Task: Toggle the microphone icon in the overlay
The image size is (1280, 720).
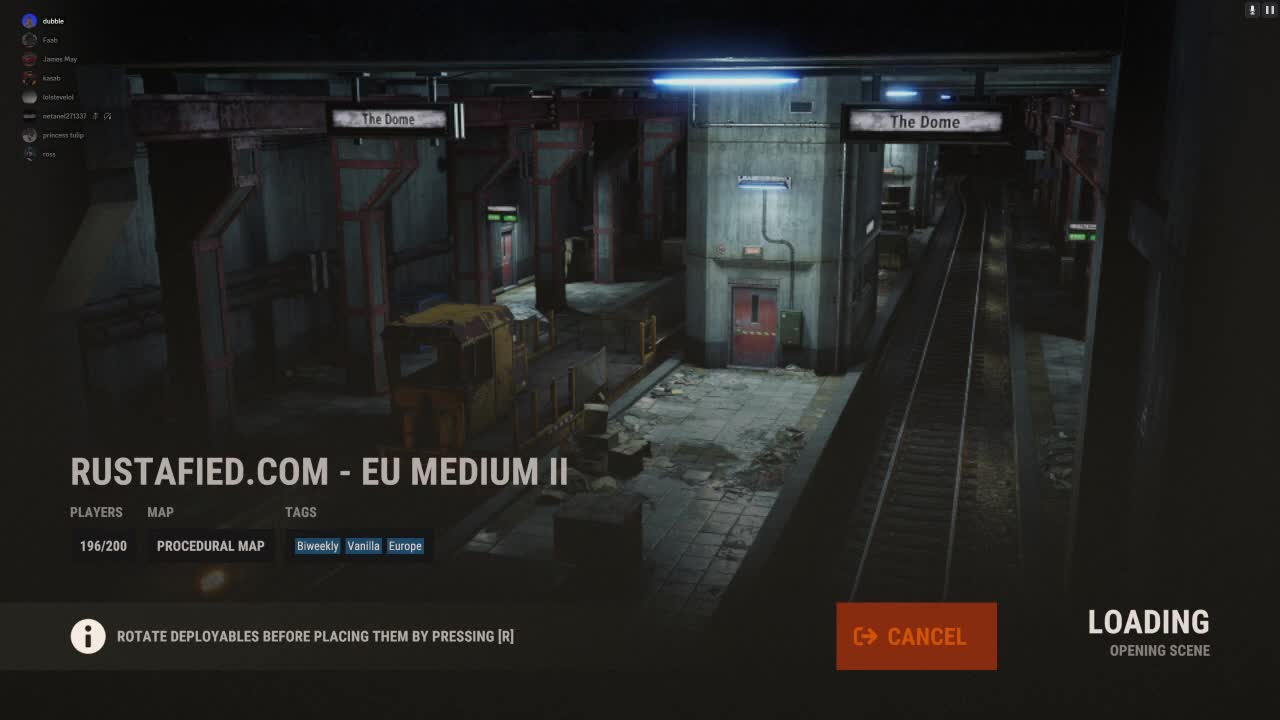Action: coord(1251,10)
